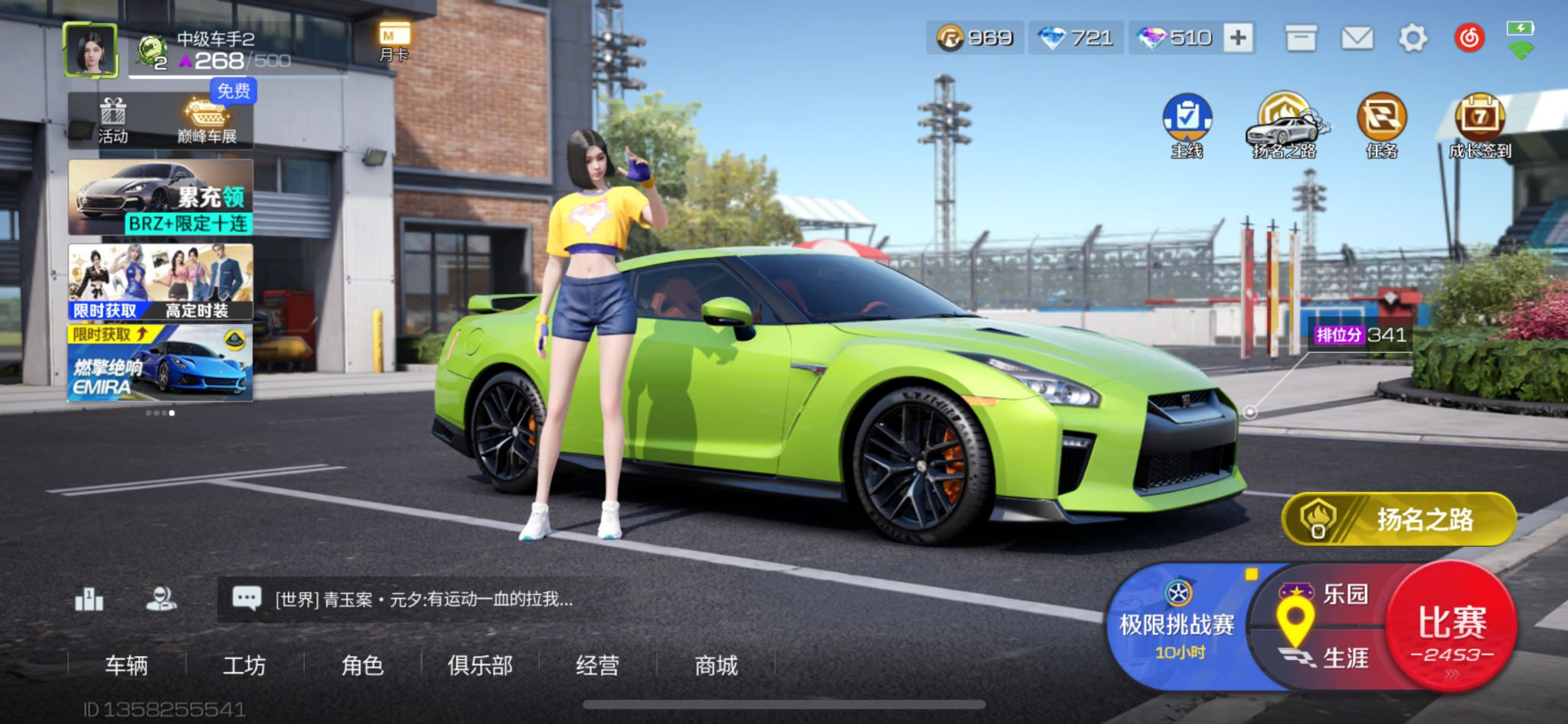
Task: Open the 成长签到 check-in calendar
Action: 1480,126
